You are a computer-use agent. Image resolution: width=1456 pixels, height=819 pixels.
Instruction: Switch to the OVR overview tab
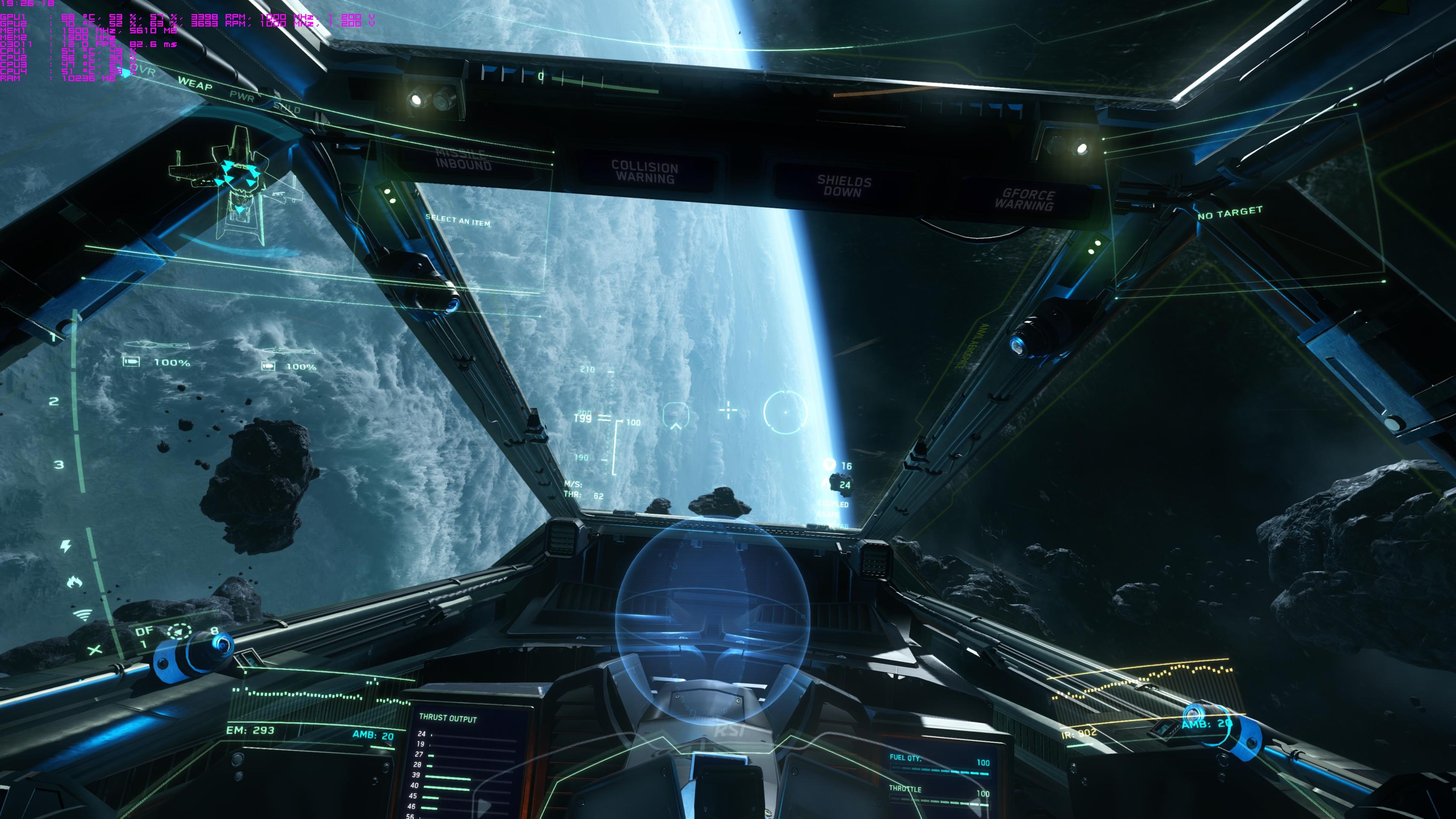tap(144, 71)
